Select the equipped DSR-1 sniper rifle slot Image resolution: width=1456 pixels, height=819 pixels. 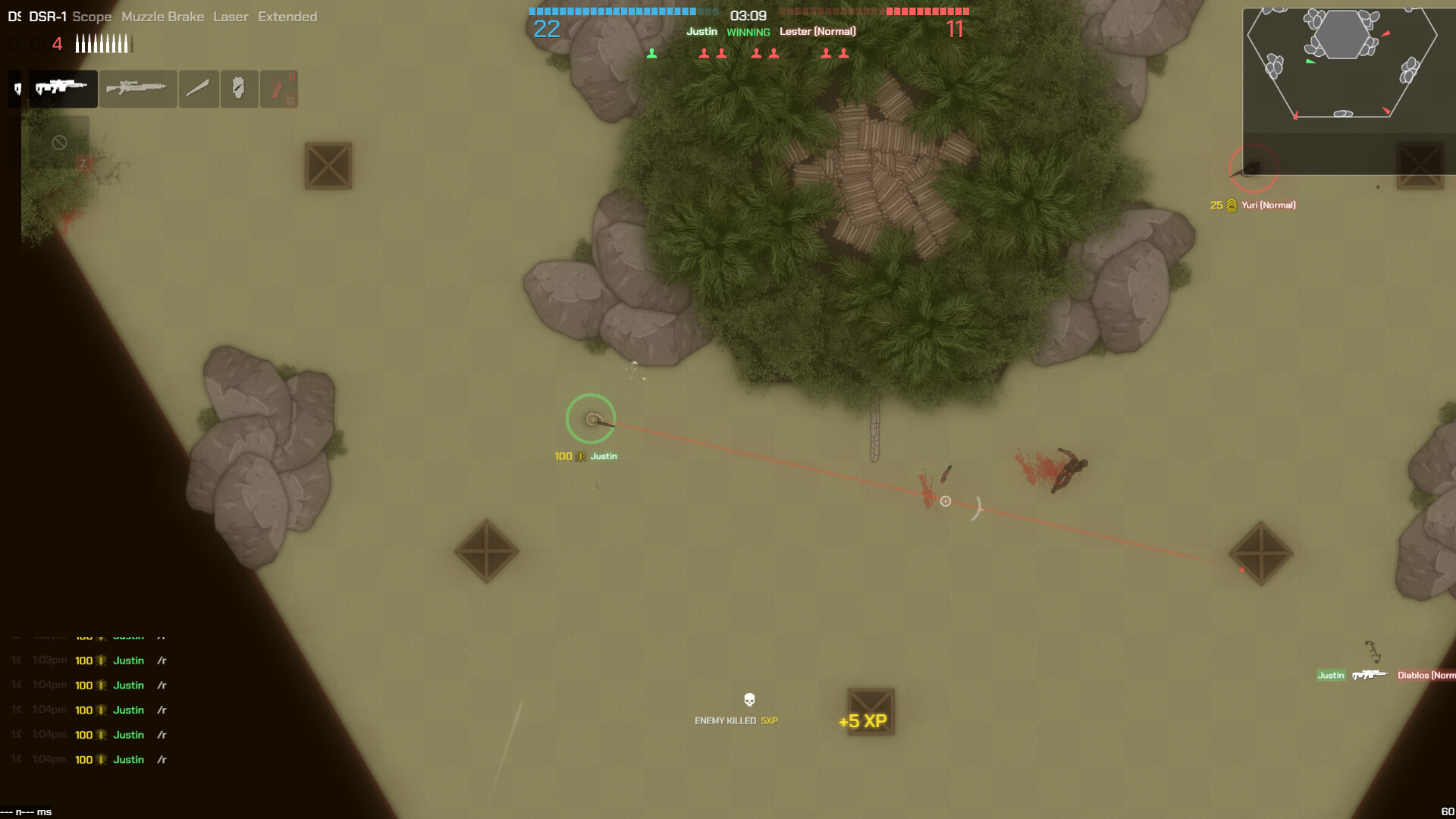click(62, 89)
